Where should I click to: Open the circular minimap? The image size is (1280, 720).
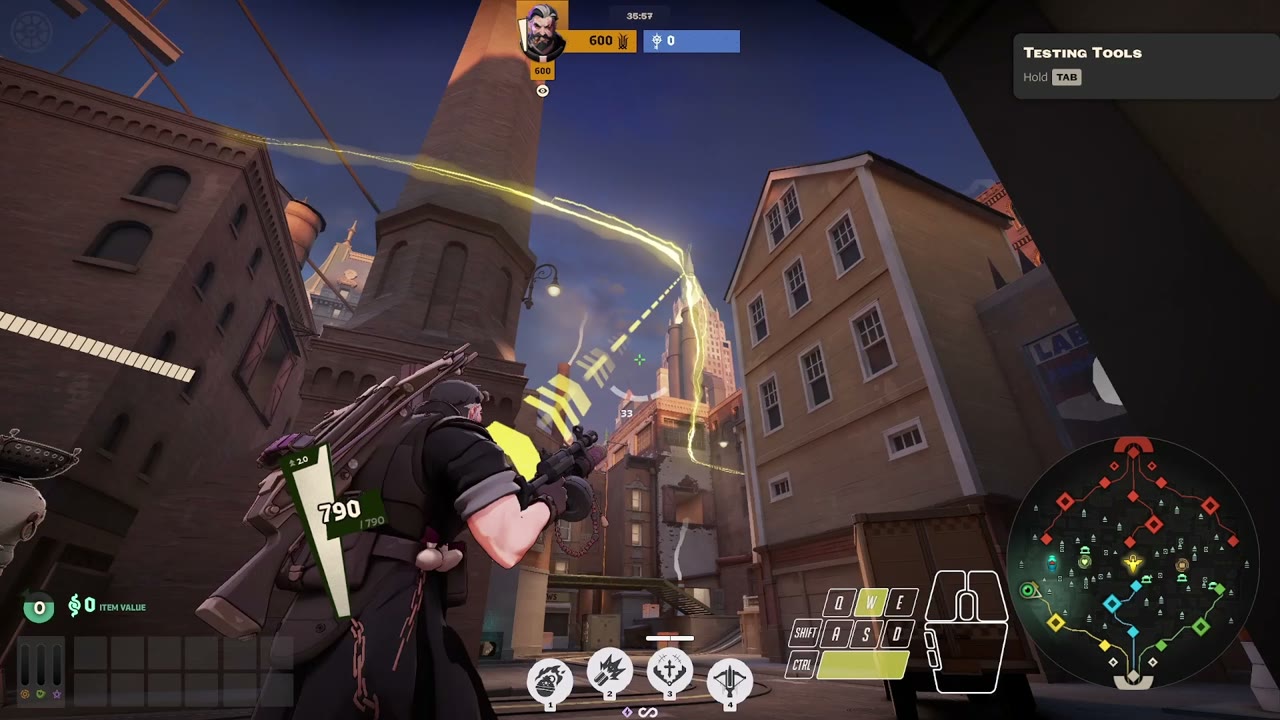pos(1132,562)
